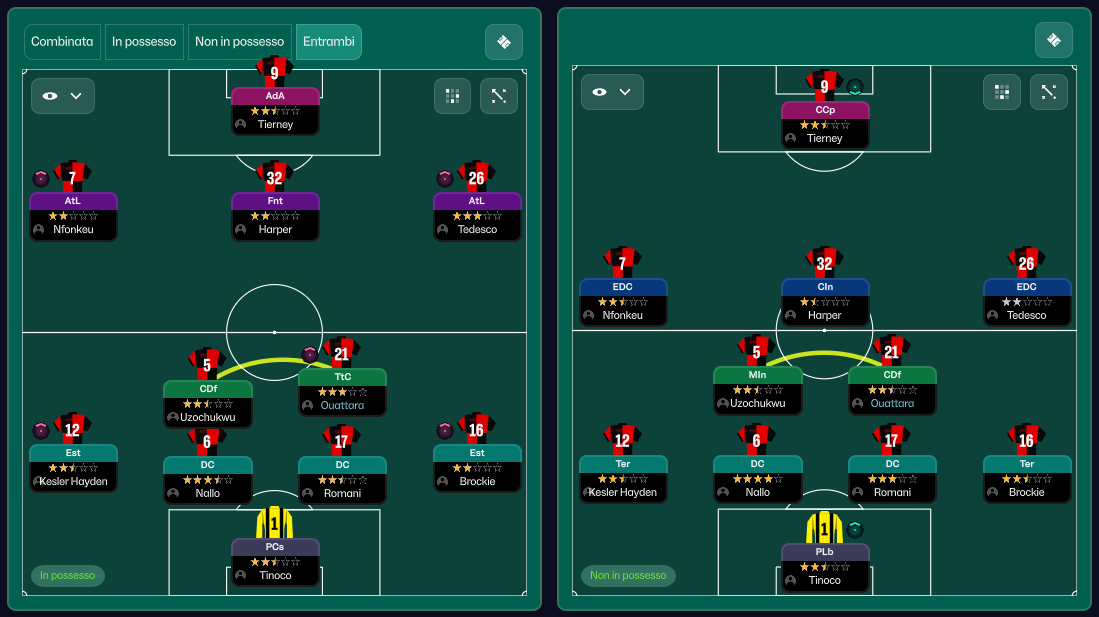
Task: Click Nfonkeu's AtL winger card
Action: (x=73, y=216)
